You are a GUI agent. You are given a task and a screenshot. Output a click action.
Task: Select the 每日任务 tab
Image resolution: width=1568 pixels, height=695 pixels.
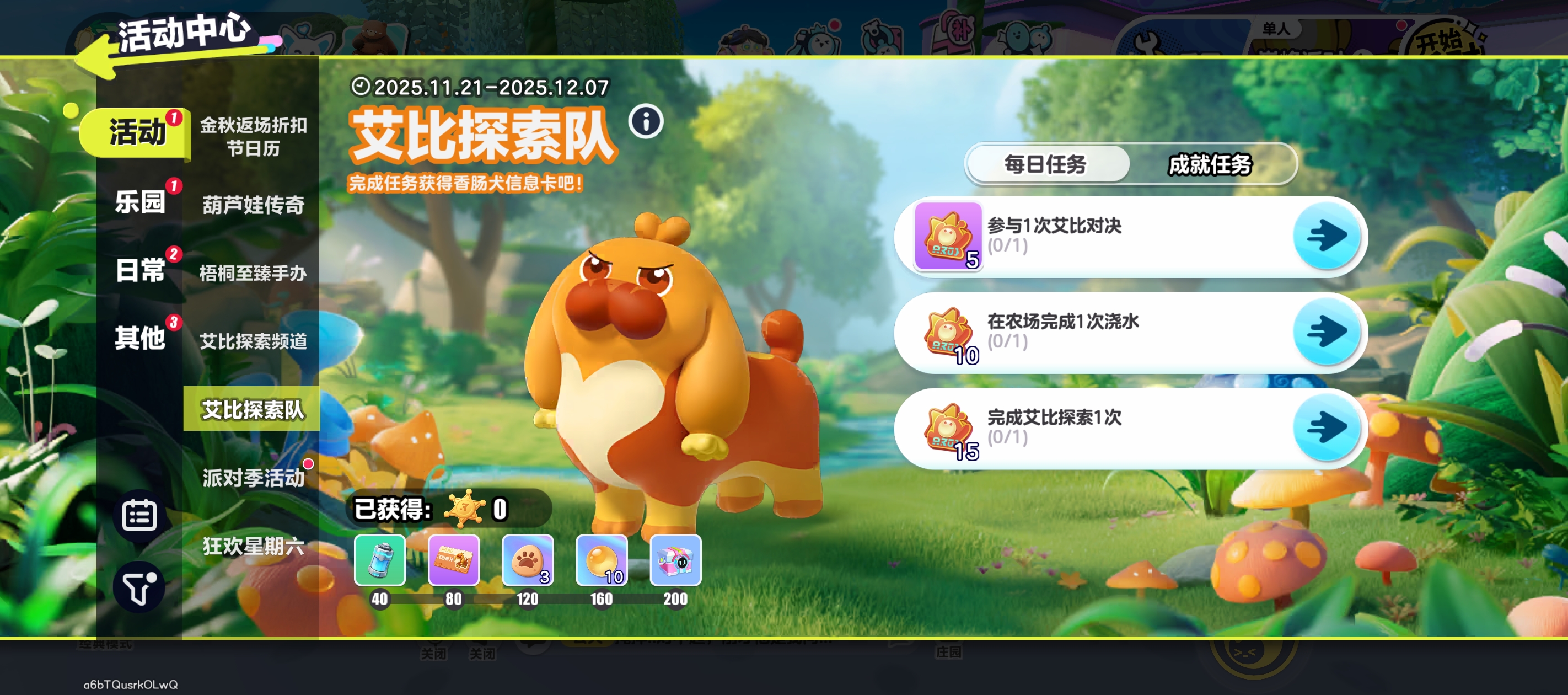[1047, 164]
